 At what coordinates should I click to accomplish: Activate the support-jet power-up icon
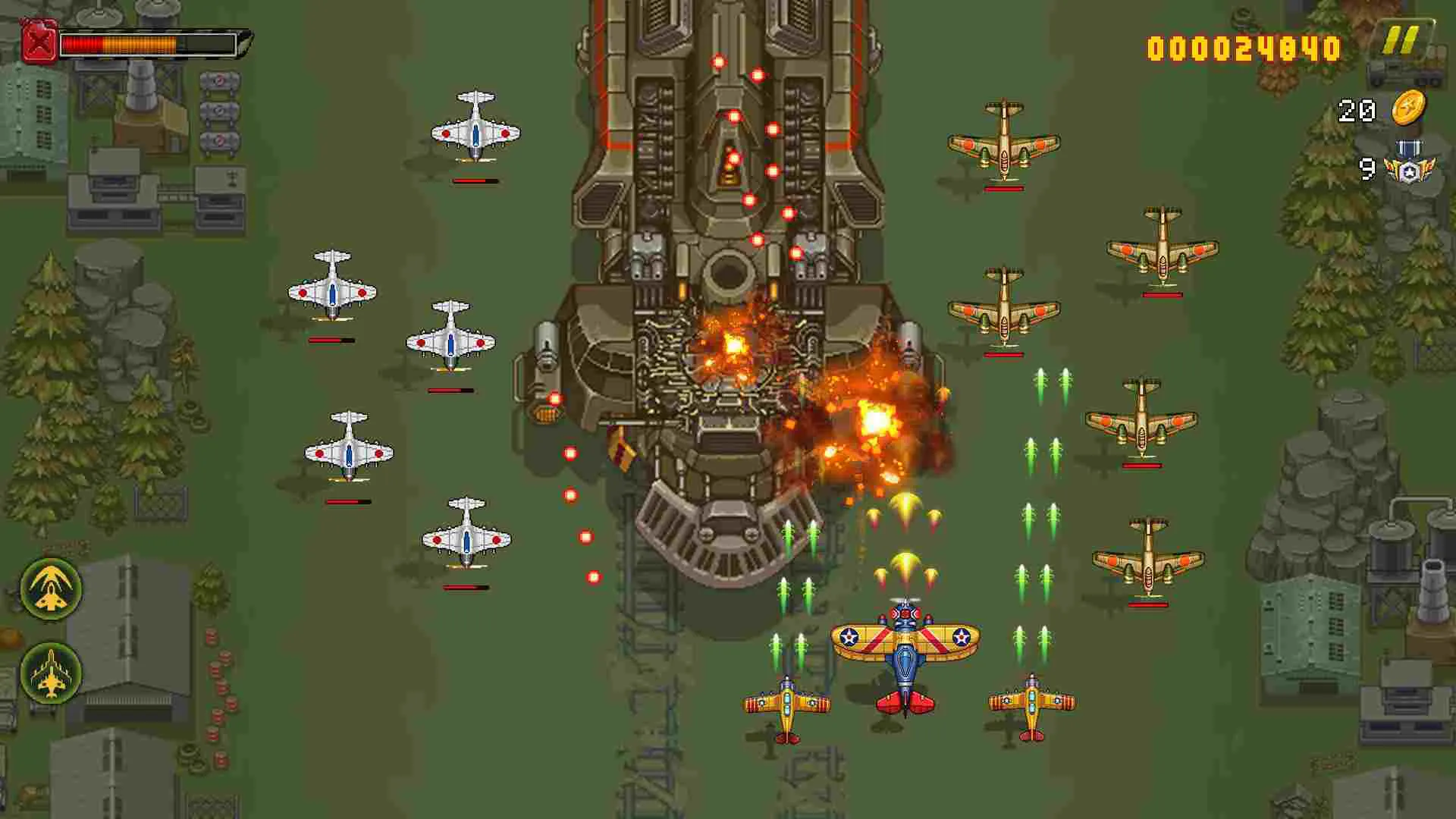coord(51,670)
